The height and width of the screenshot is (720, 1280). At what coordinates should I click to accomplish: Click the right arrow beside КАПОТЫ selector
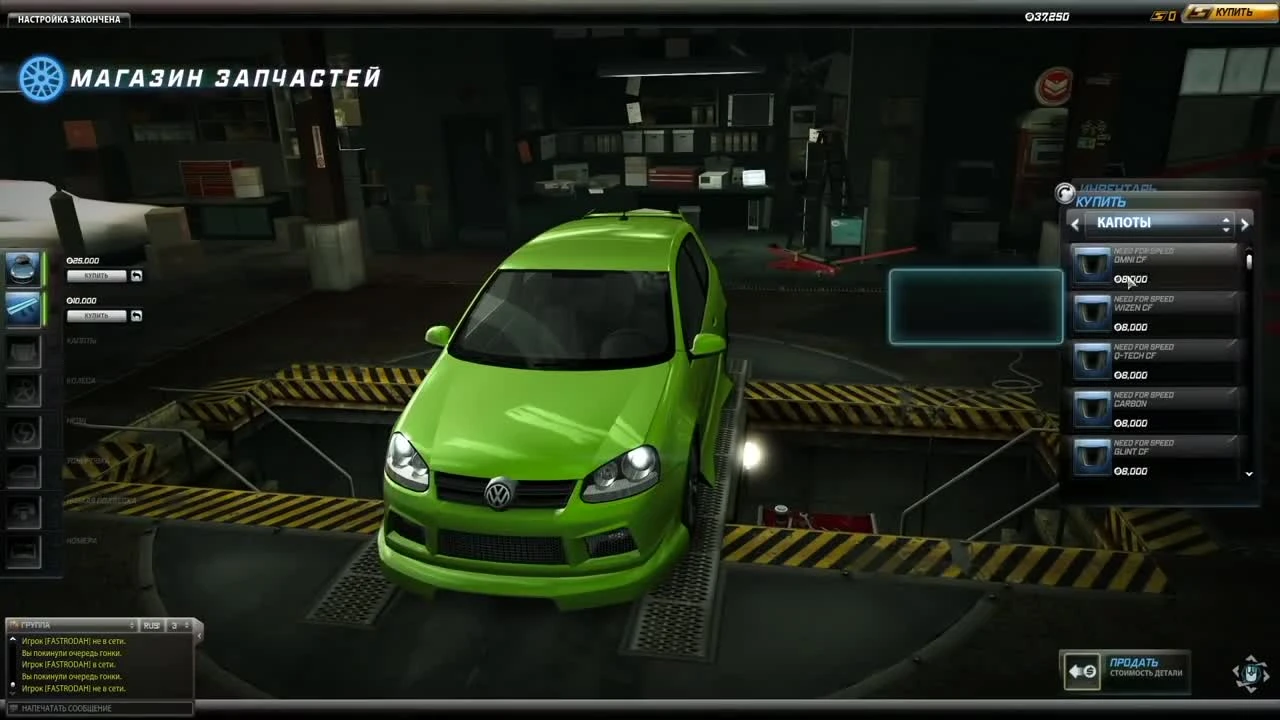1246,223
